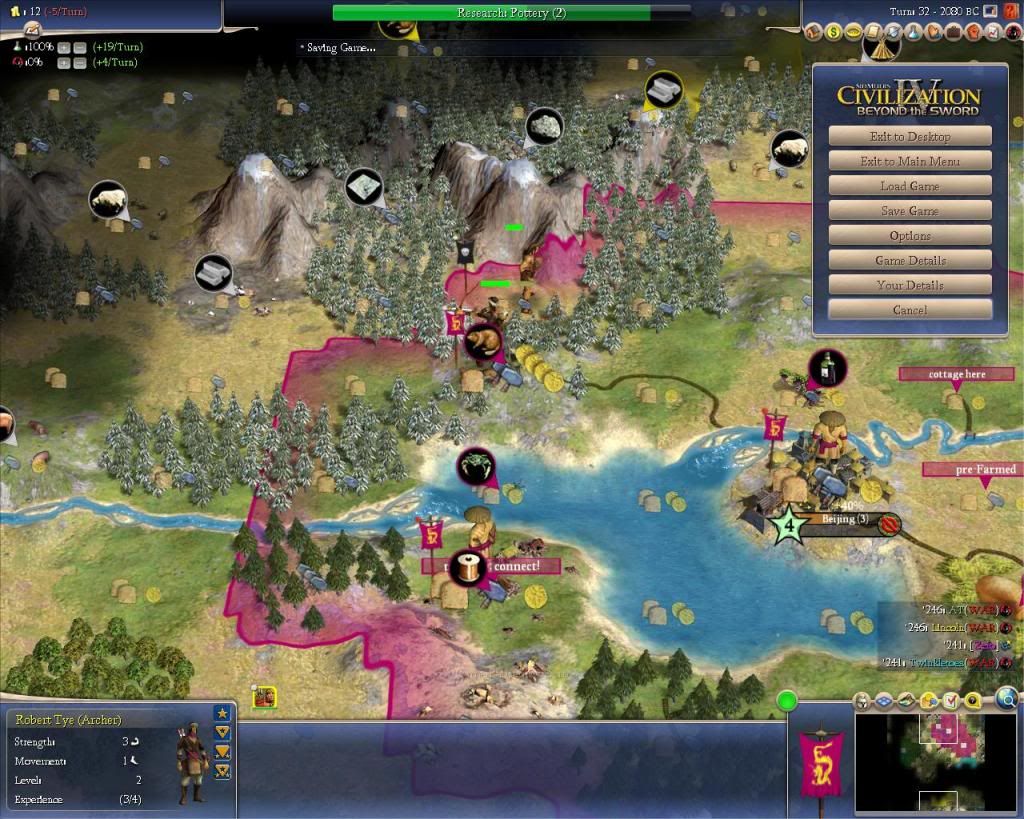This screenshot has width=1024, height=819.
Task: Choose Exit to Main Menu
Action: (909, 161)
